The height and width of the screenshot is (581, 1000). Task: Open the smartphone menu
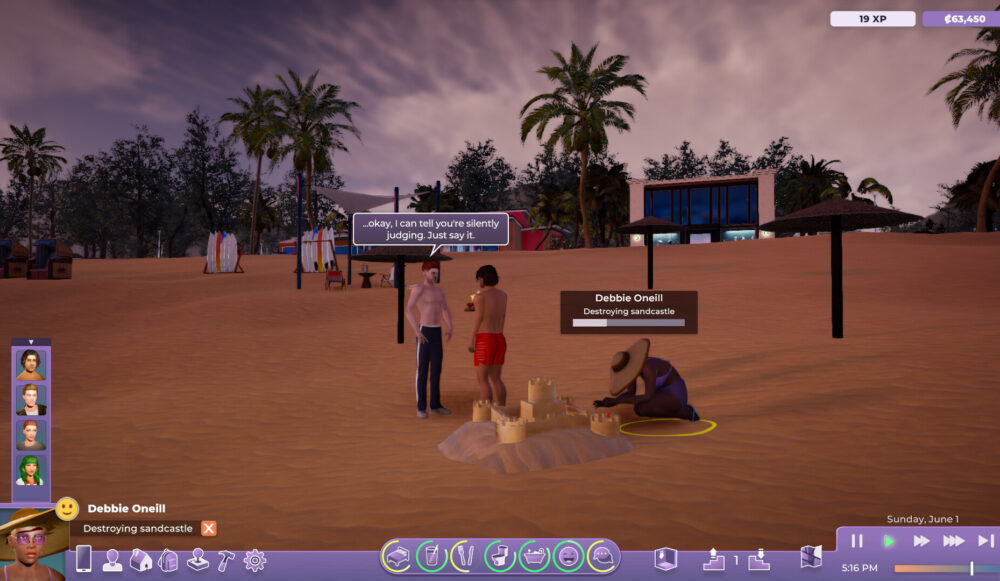pos(84,559)
